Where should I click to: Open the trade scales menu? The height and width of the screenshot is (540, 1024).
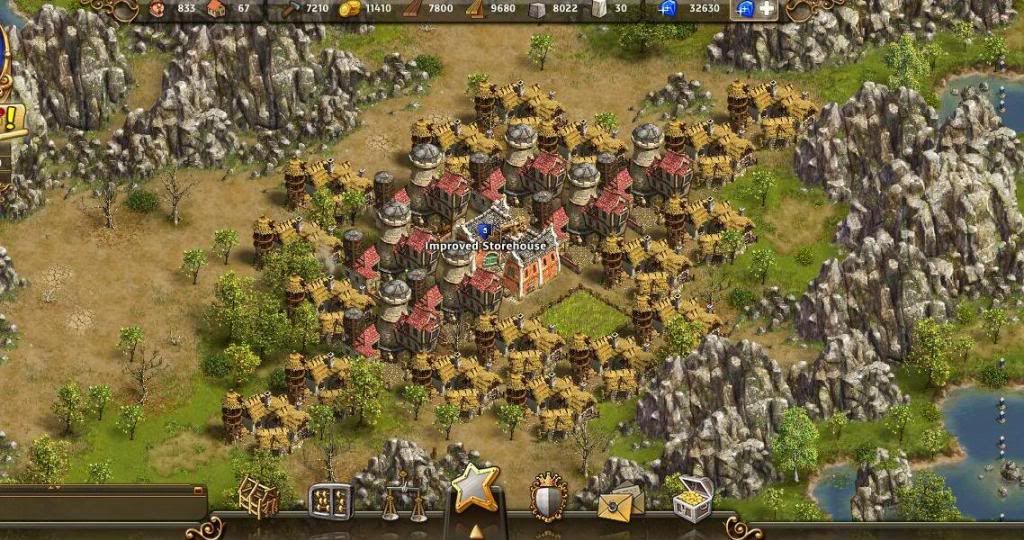pyautogui.click(x=401, y=497)
